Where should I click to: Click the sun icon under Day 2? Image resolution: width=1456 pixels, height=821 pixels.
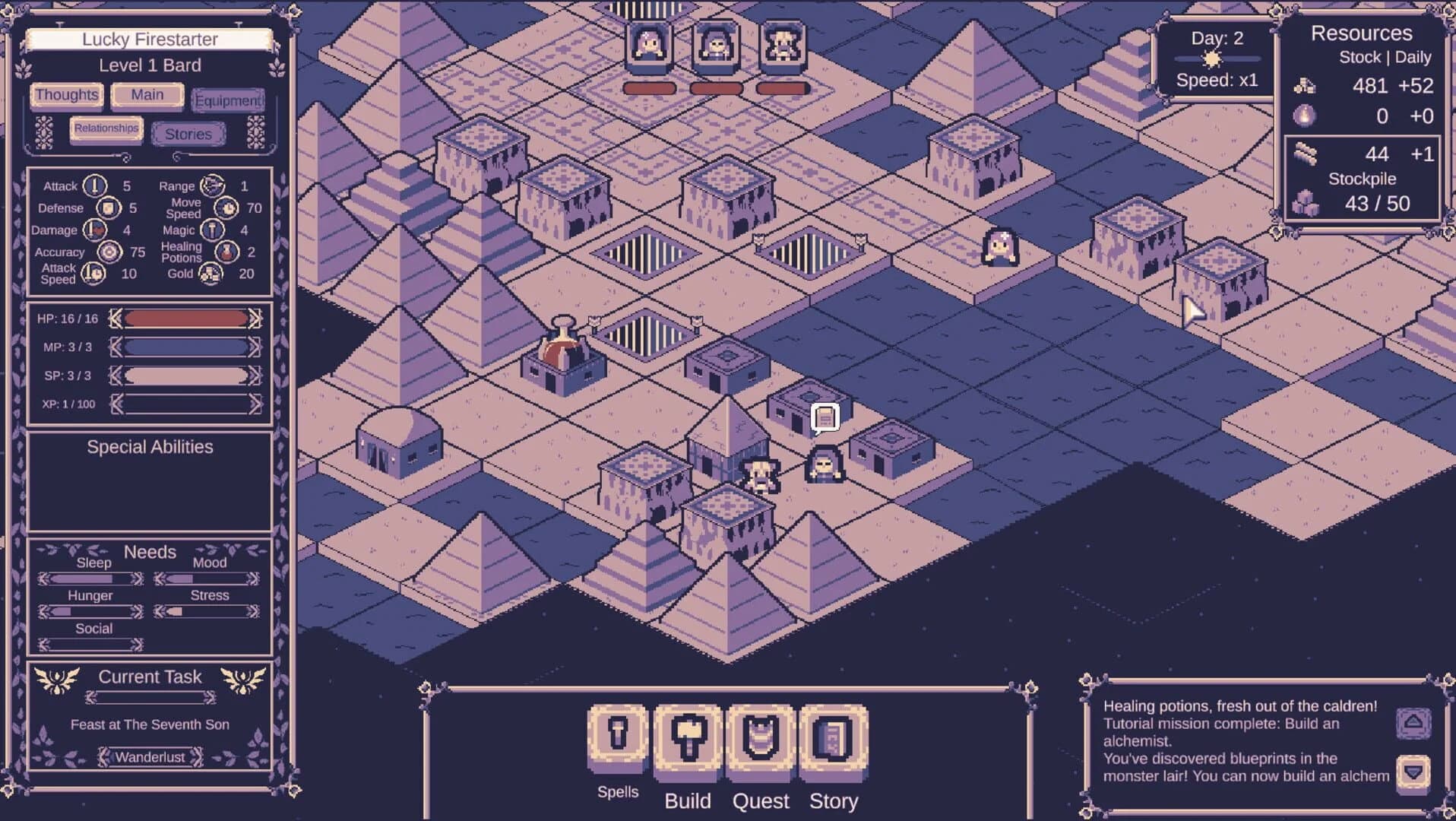1211,59
